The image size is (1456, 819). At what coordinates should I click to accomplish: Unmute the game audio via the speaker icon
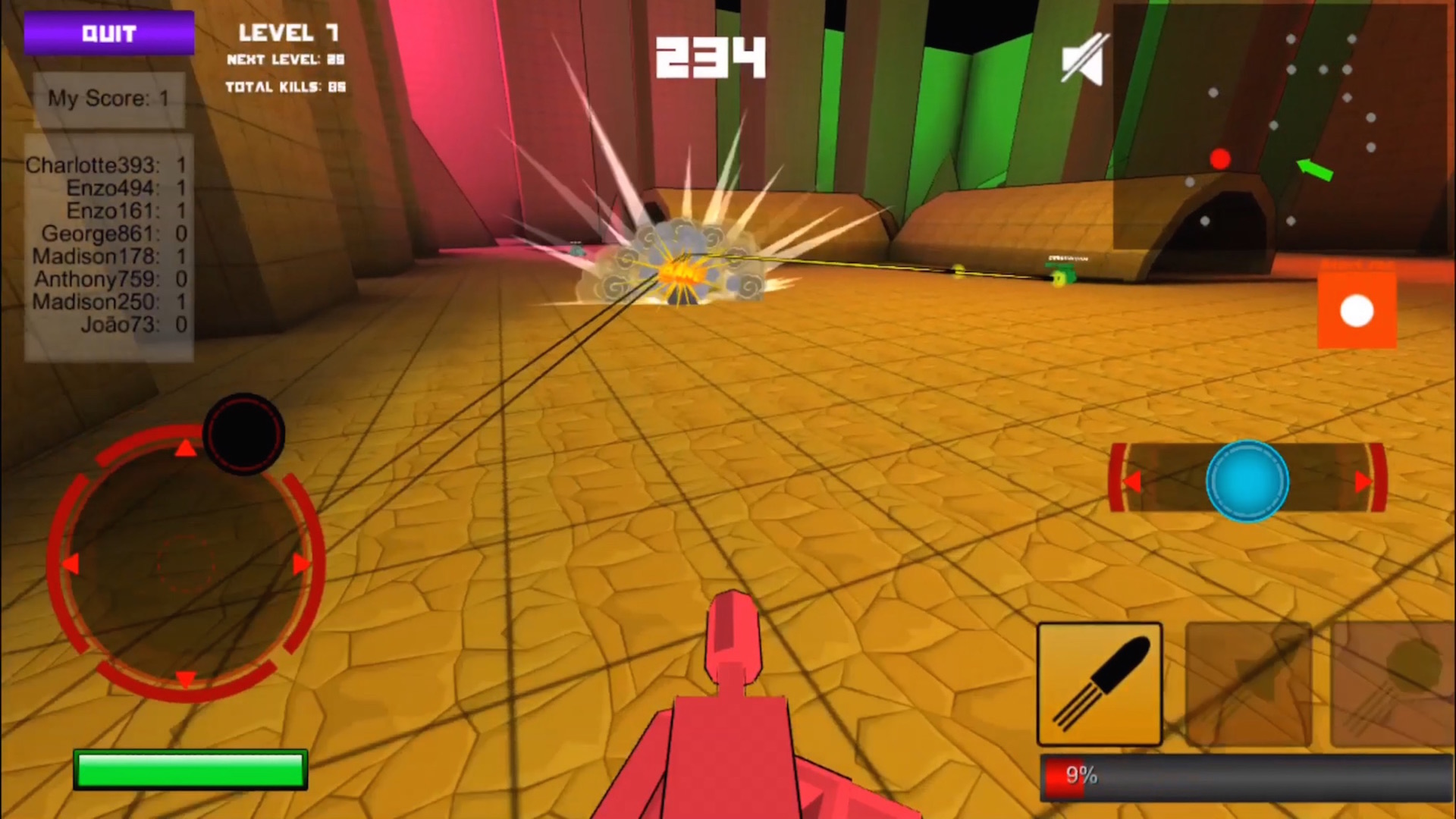(1082, 59)
